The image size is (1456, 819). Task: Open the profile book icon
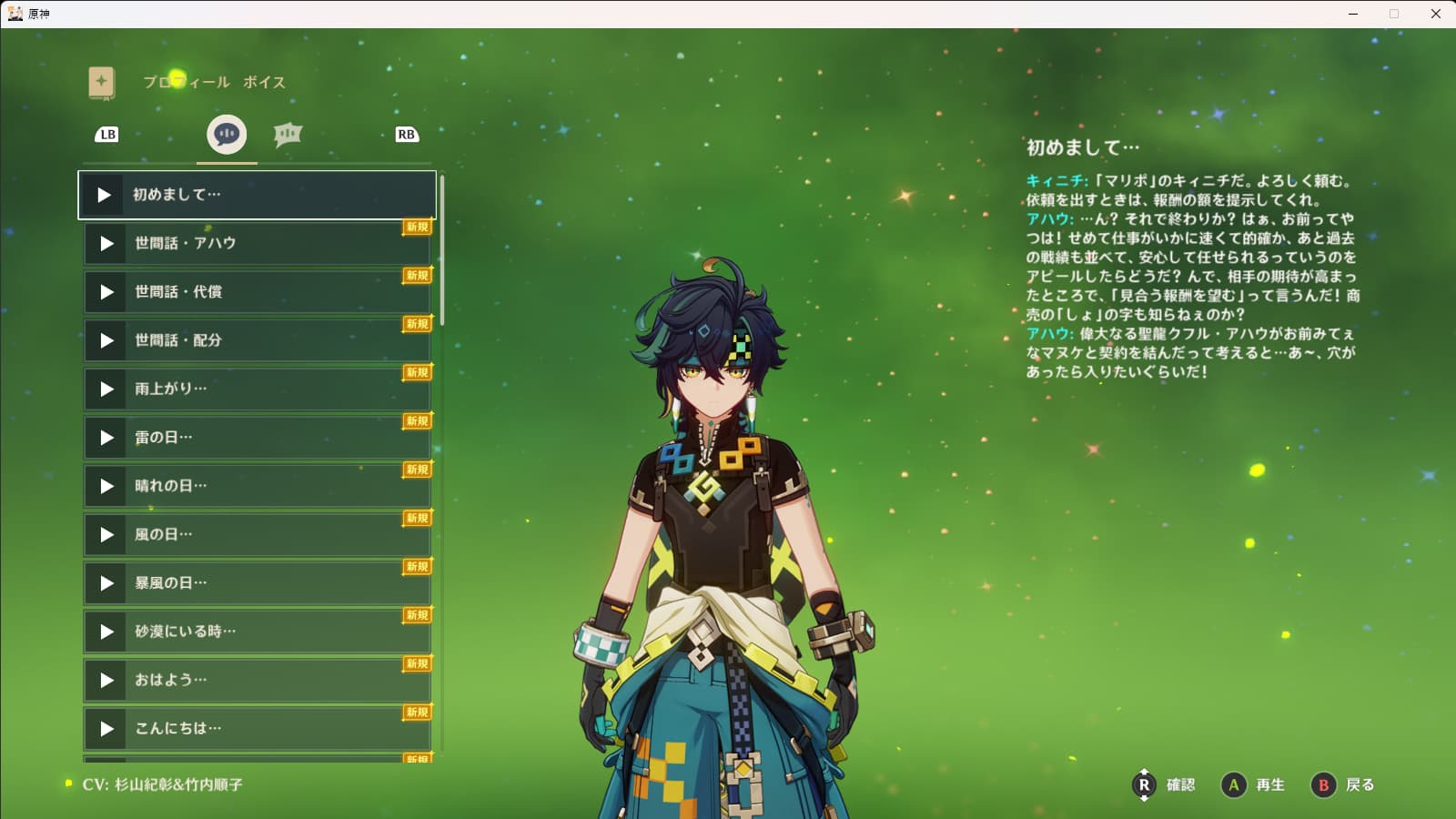coord(102,82)
